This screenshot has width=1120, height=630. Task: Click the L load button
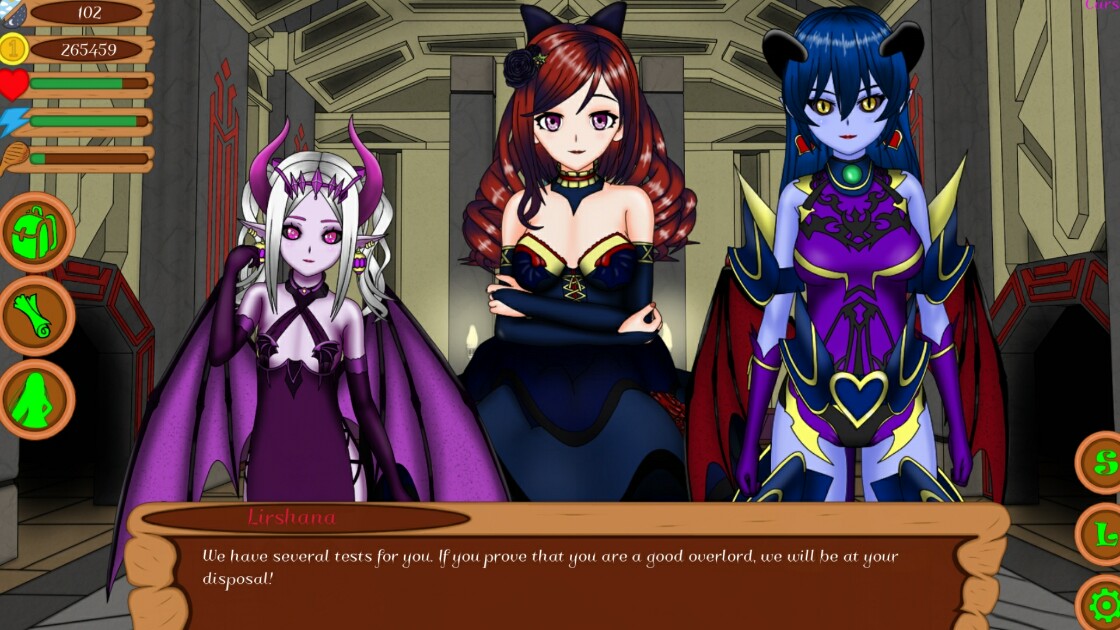pos(1103,535)
